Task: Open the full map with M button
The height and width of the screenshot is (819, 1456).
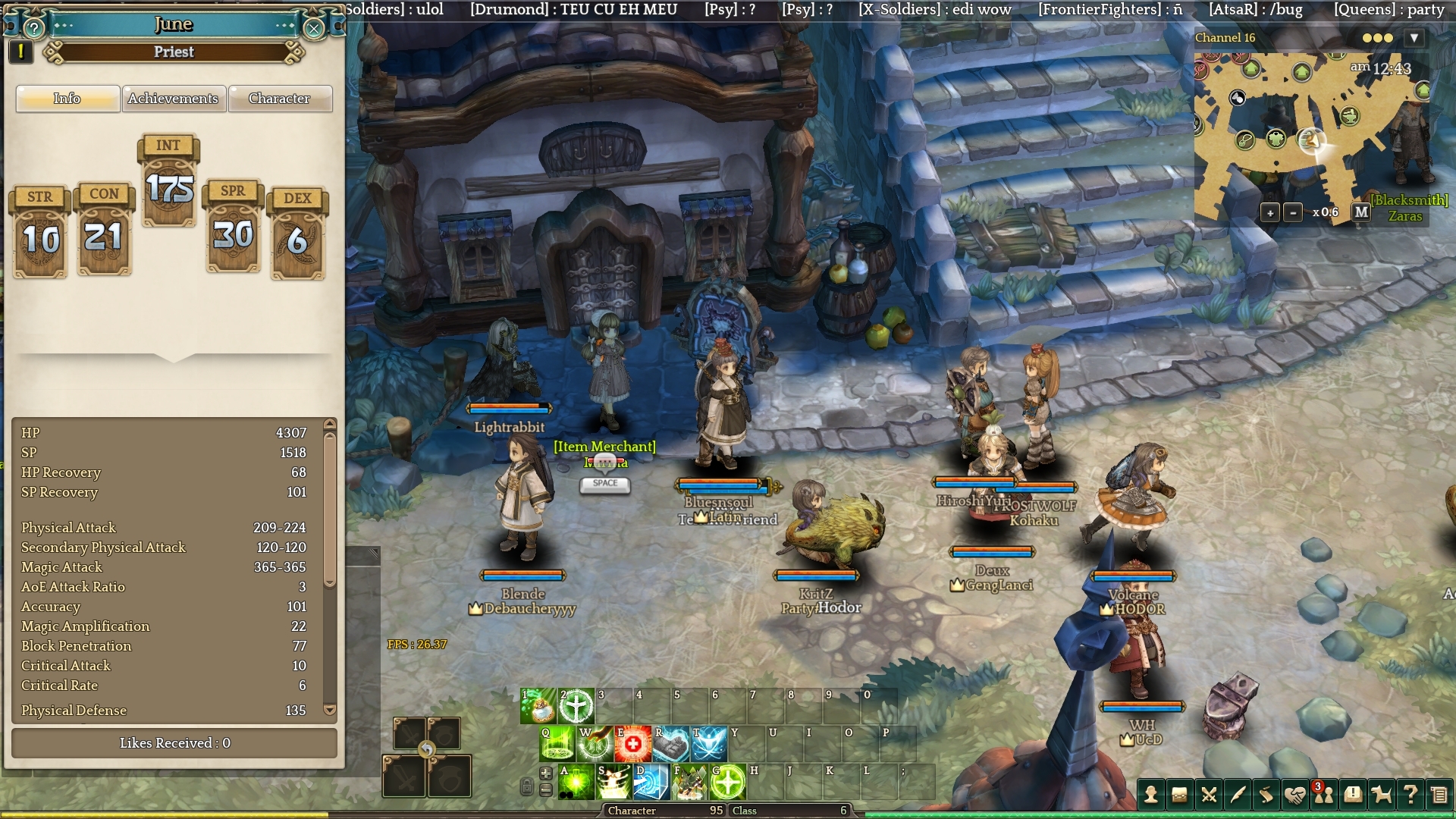Action: pos(1361,212)
